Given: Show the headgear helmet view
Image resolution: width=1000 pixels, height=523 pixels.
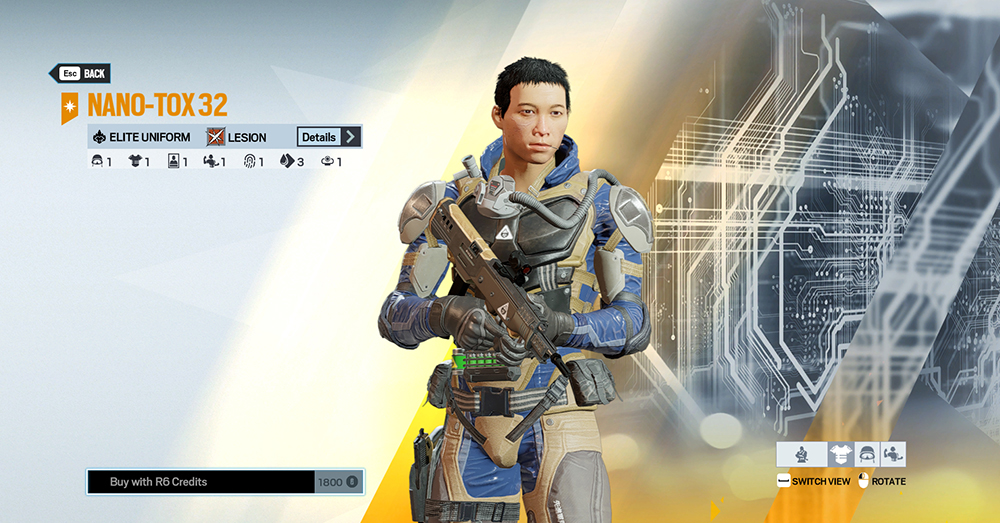Looking at the screenshot, I should pos(866,454).
